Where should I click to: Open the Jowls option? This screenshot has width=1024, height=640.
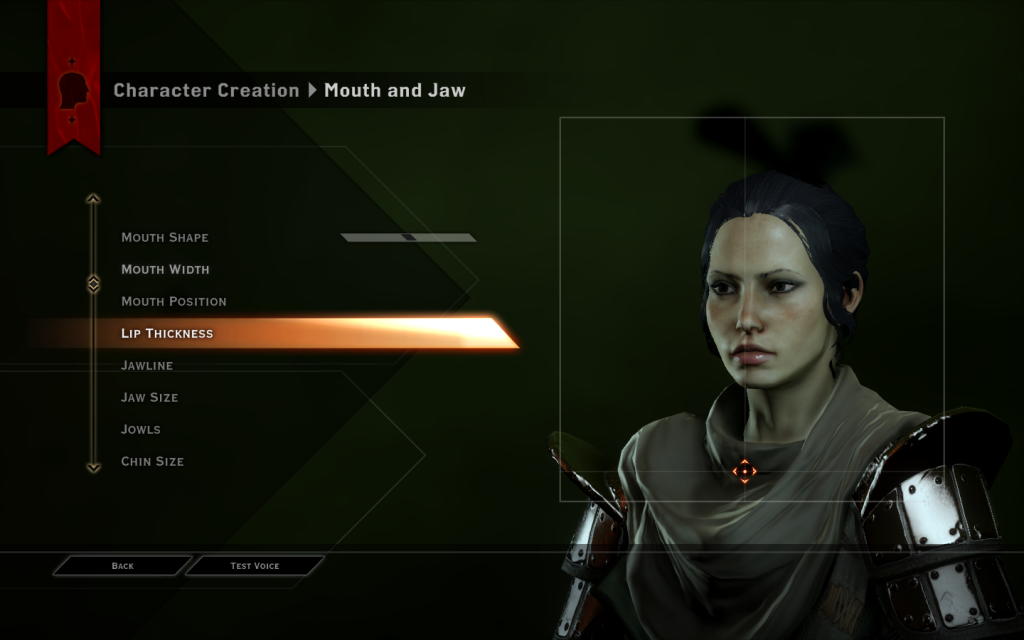point(141,430)
